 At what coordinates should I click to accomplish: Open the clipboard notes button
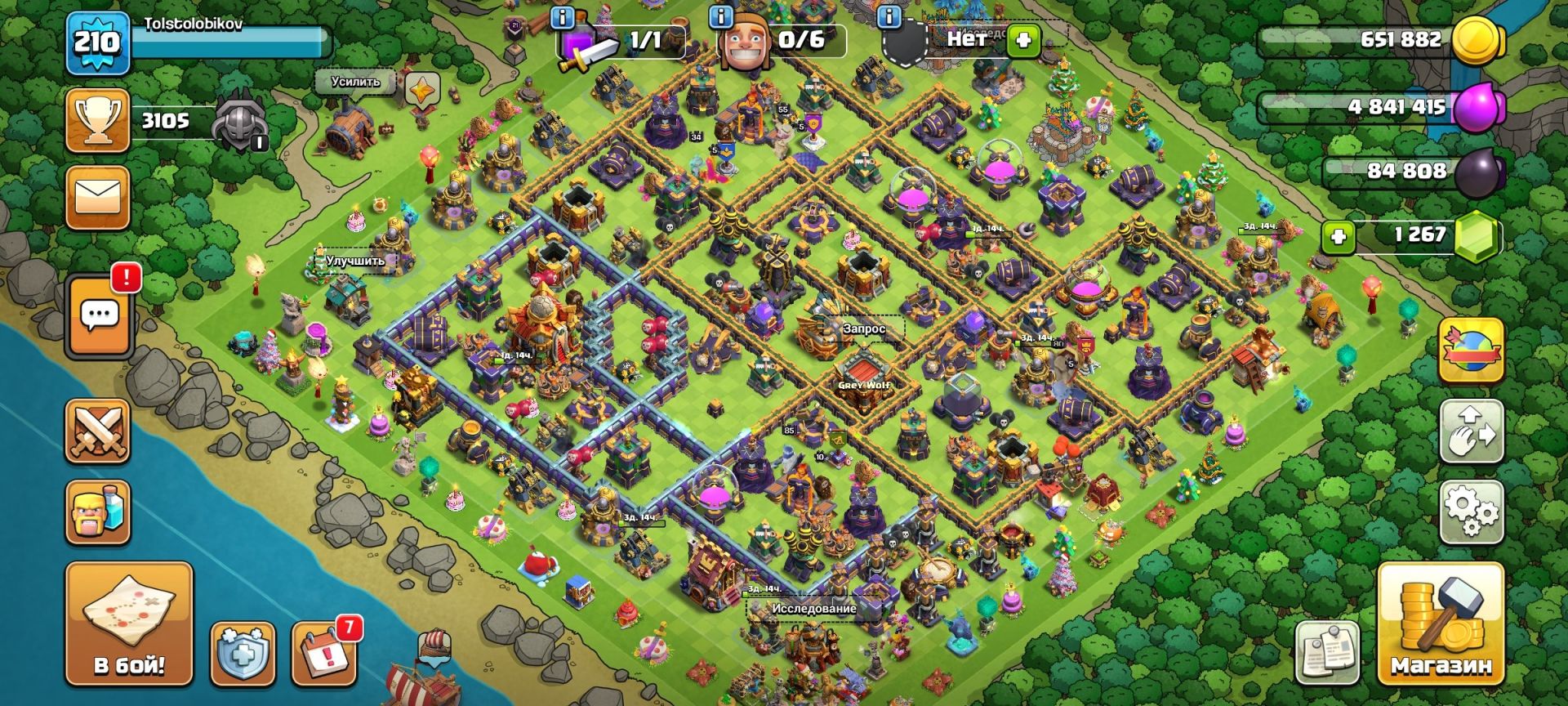(1328, 652)
